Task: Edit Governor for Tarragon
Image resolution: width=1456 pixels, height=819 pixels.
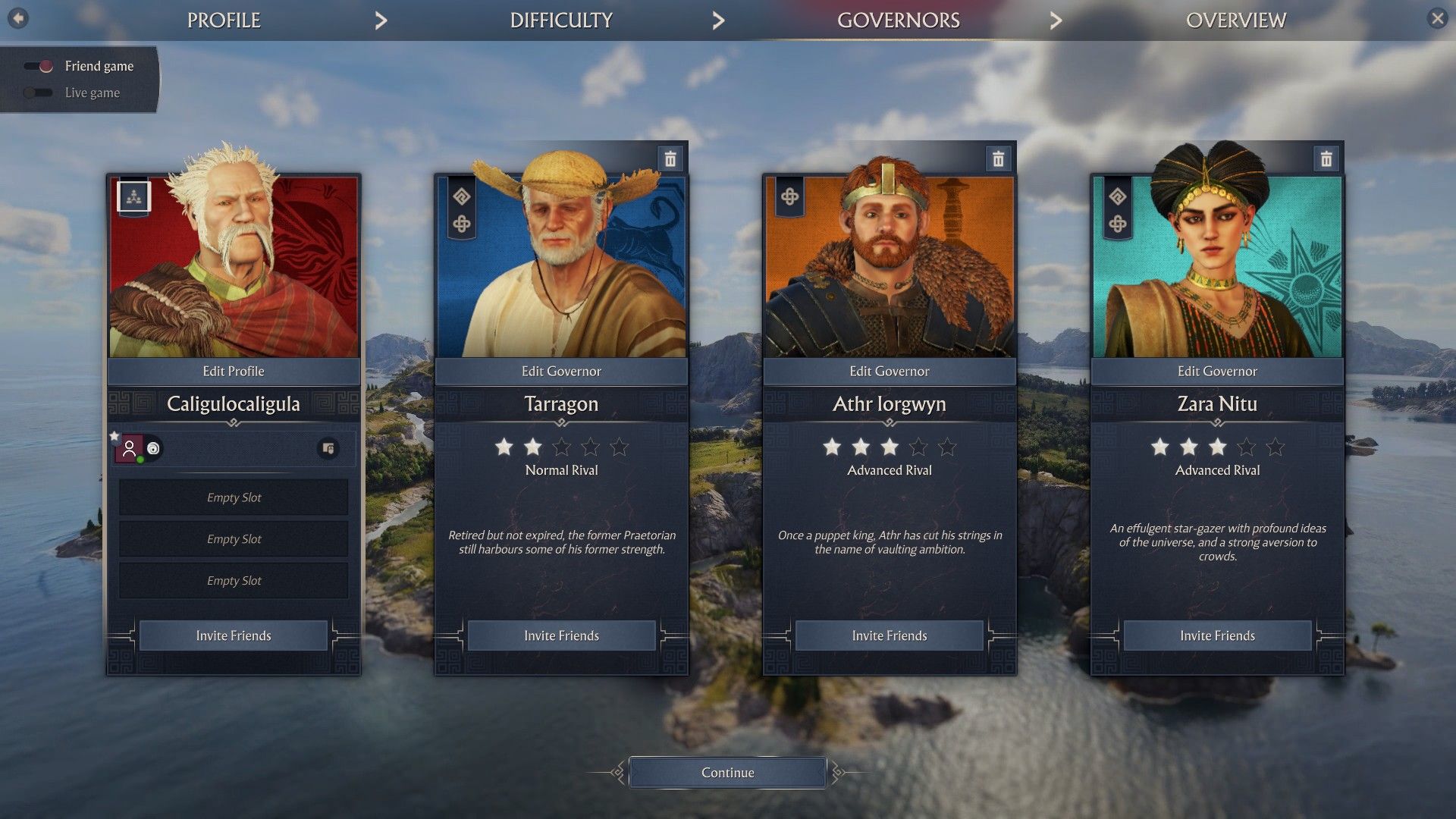Action: click(561, 372)
